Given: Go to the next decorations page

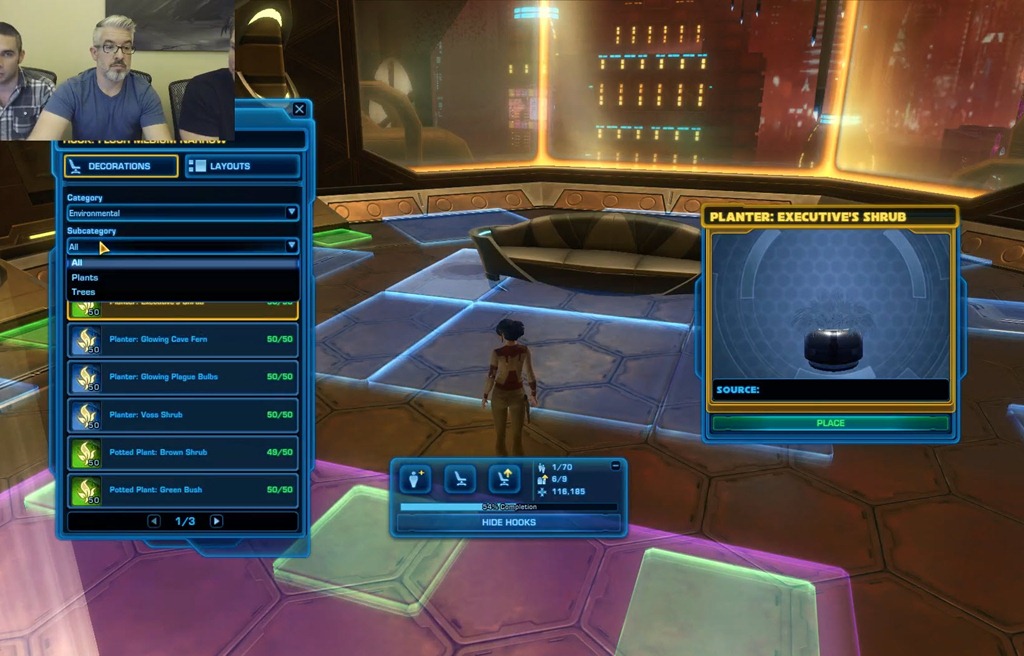Looking at the screenshot, I should [x=216, y=521].
